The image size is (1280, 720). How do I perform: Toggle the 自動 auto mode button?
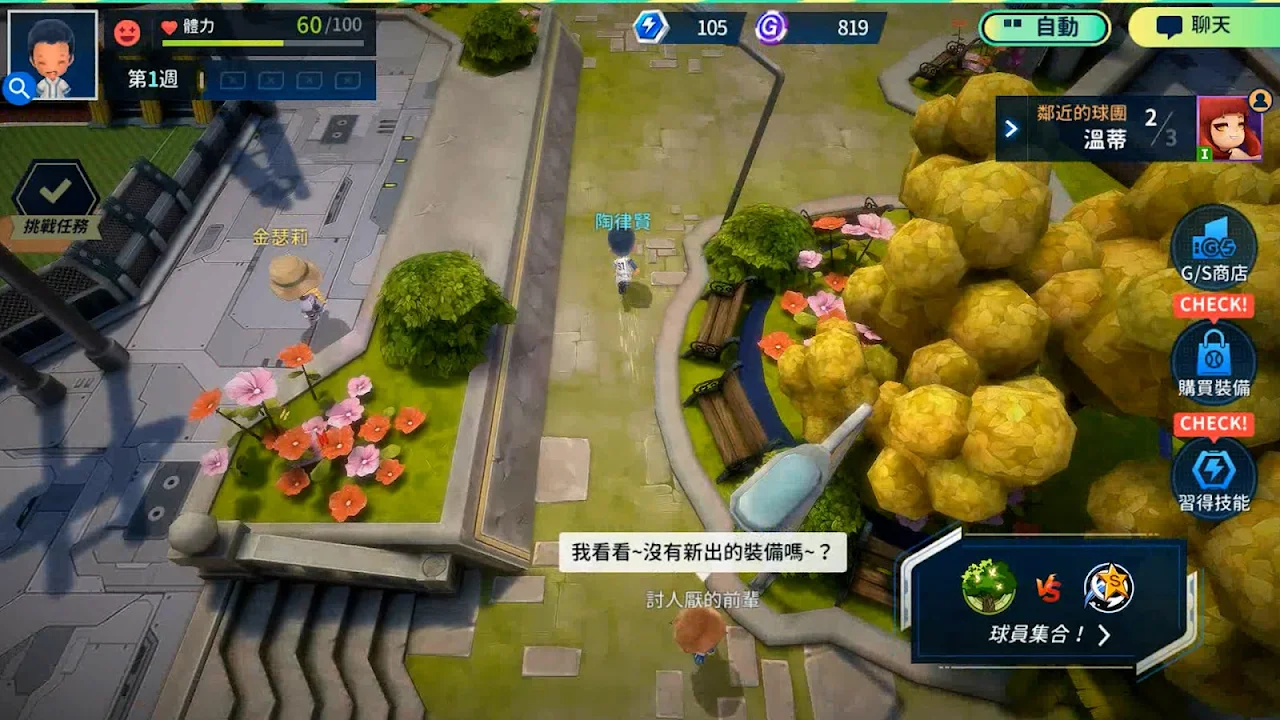click(1045, 28)
